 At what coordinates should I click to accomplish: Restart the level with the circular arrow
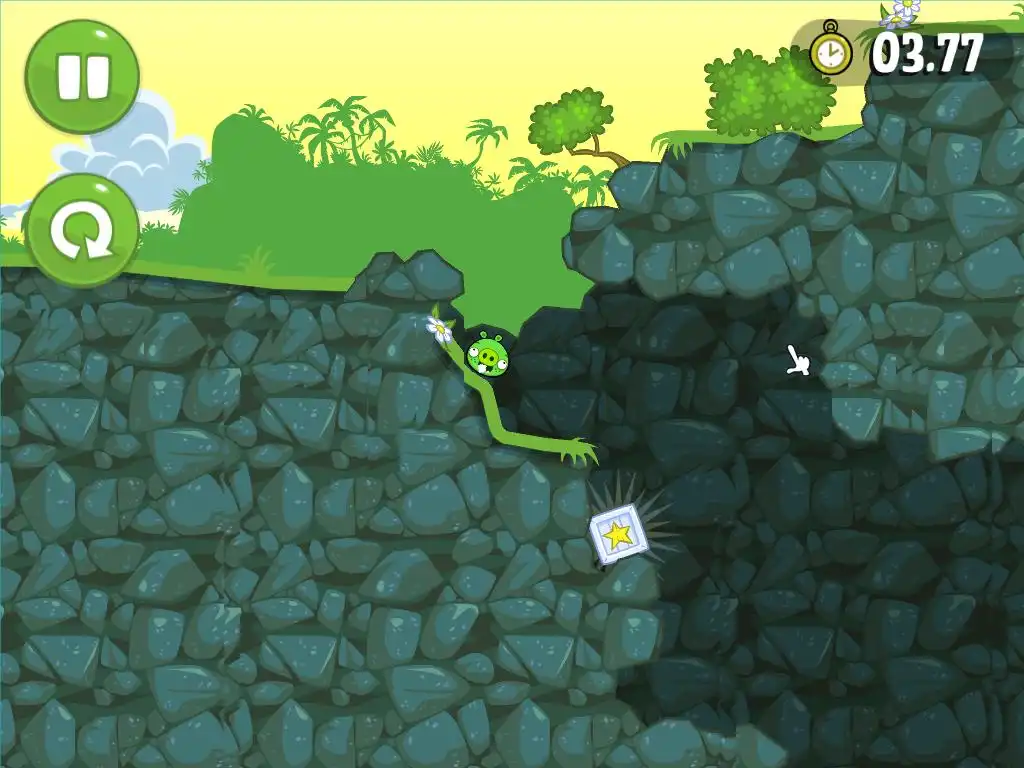tap(82, 231)
